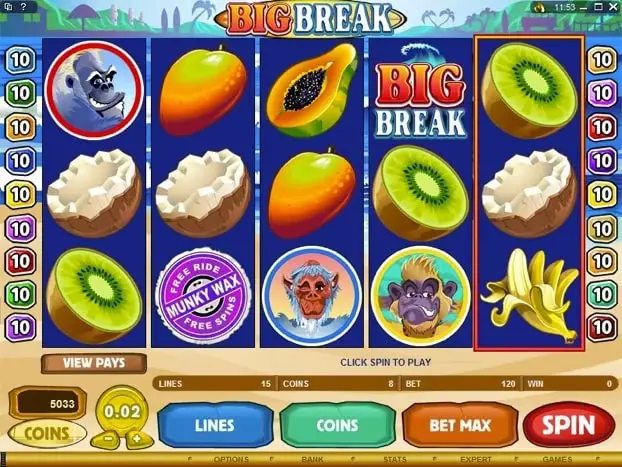
Task: Choose the blue LINES button
Action: [x=214, y=425]
